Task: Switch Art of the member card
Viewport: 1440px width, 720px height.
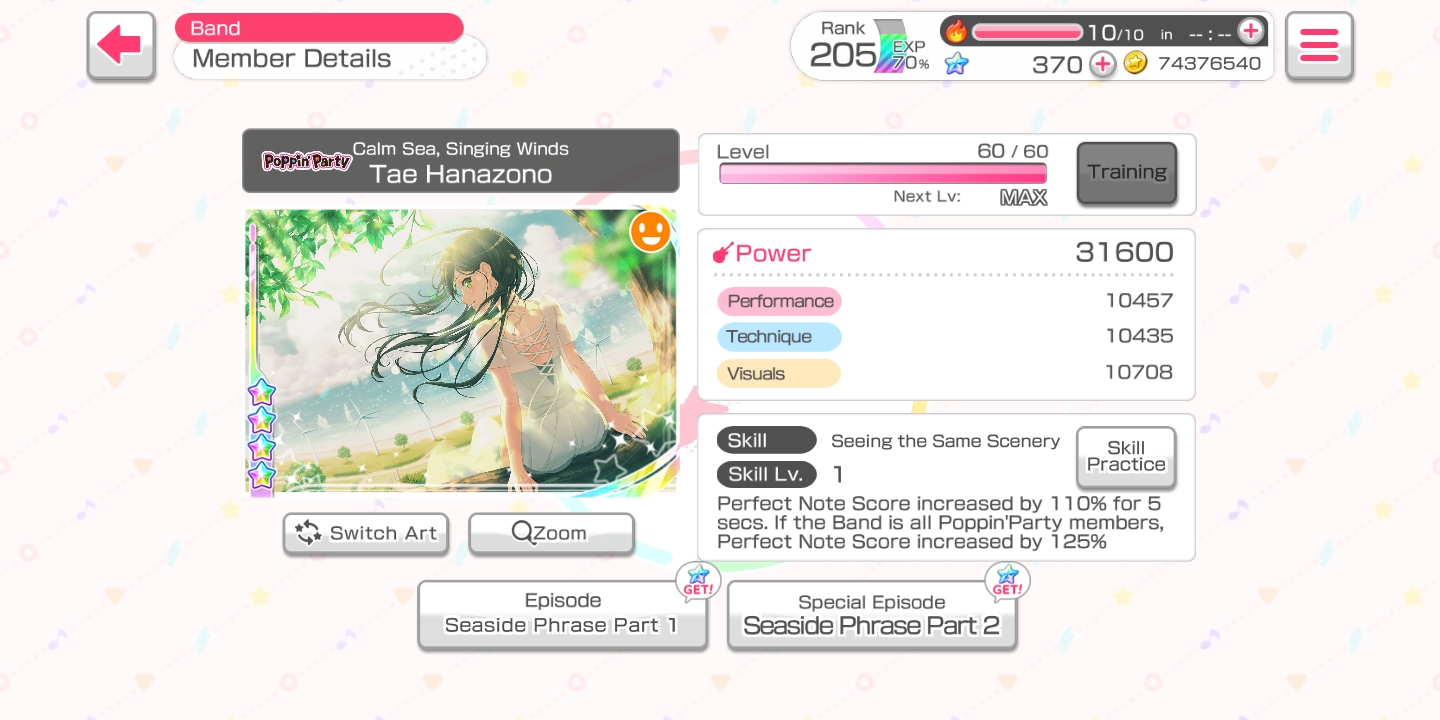Action: tap(366, 533)
